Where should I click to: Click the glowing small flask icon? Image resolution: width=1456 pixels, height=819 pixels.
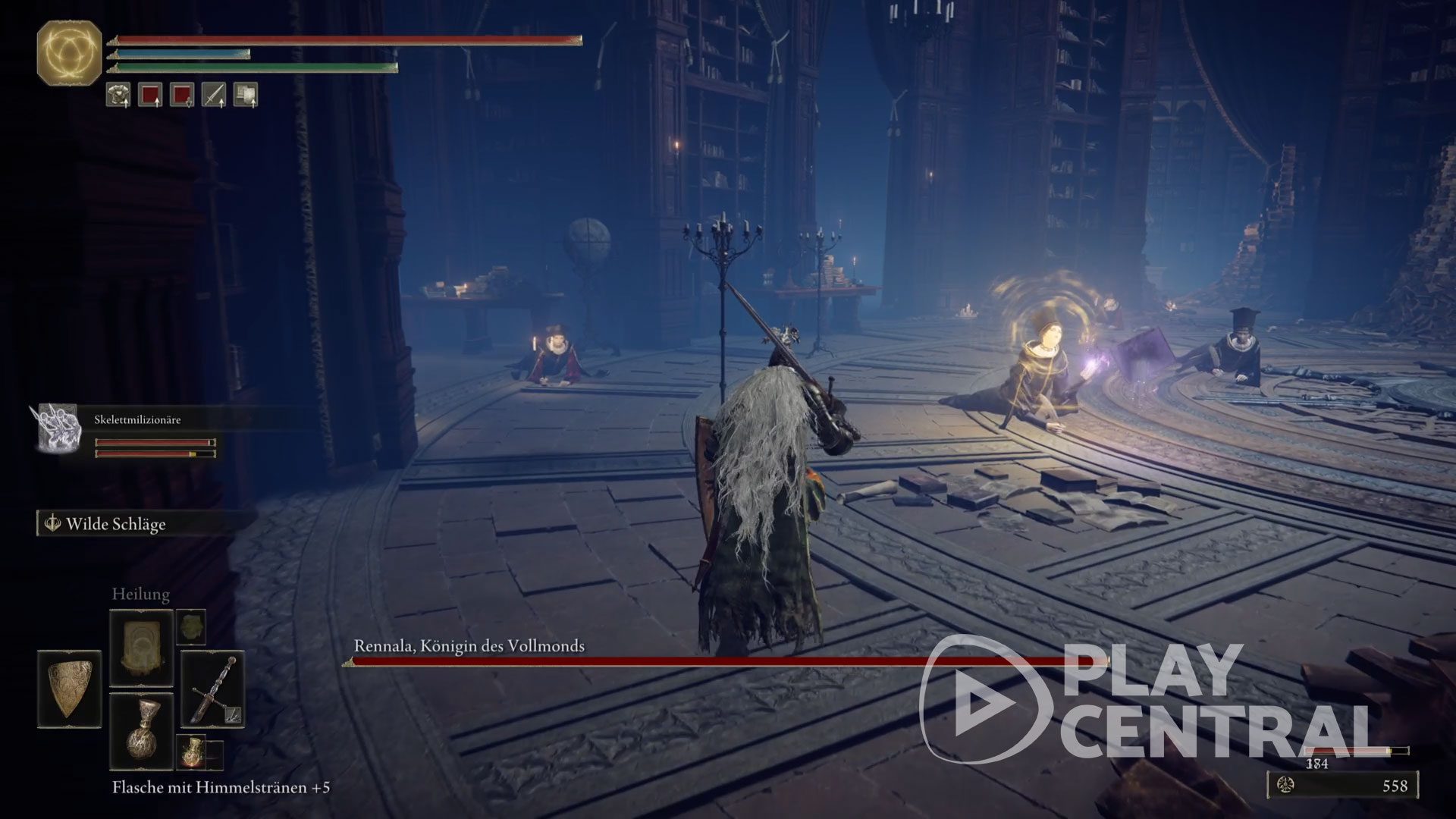[192, 752]
